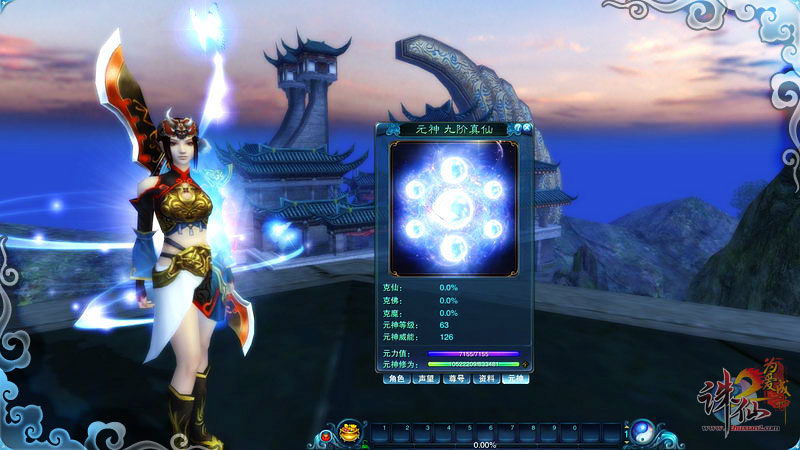
Task: Open the yin-yang orb menu
Action: (x=641, y=432)
